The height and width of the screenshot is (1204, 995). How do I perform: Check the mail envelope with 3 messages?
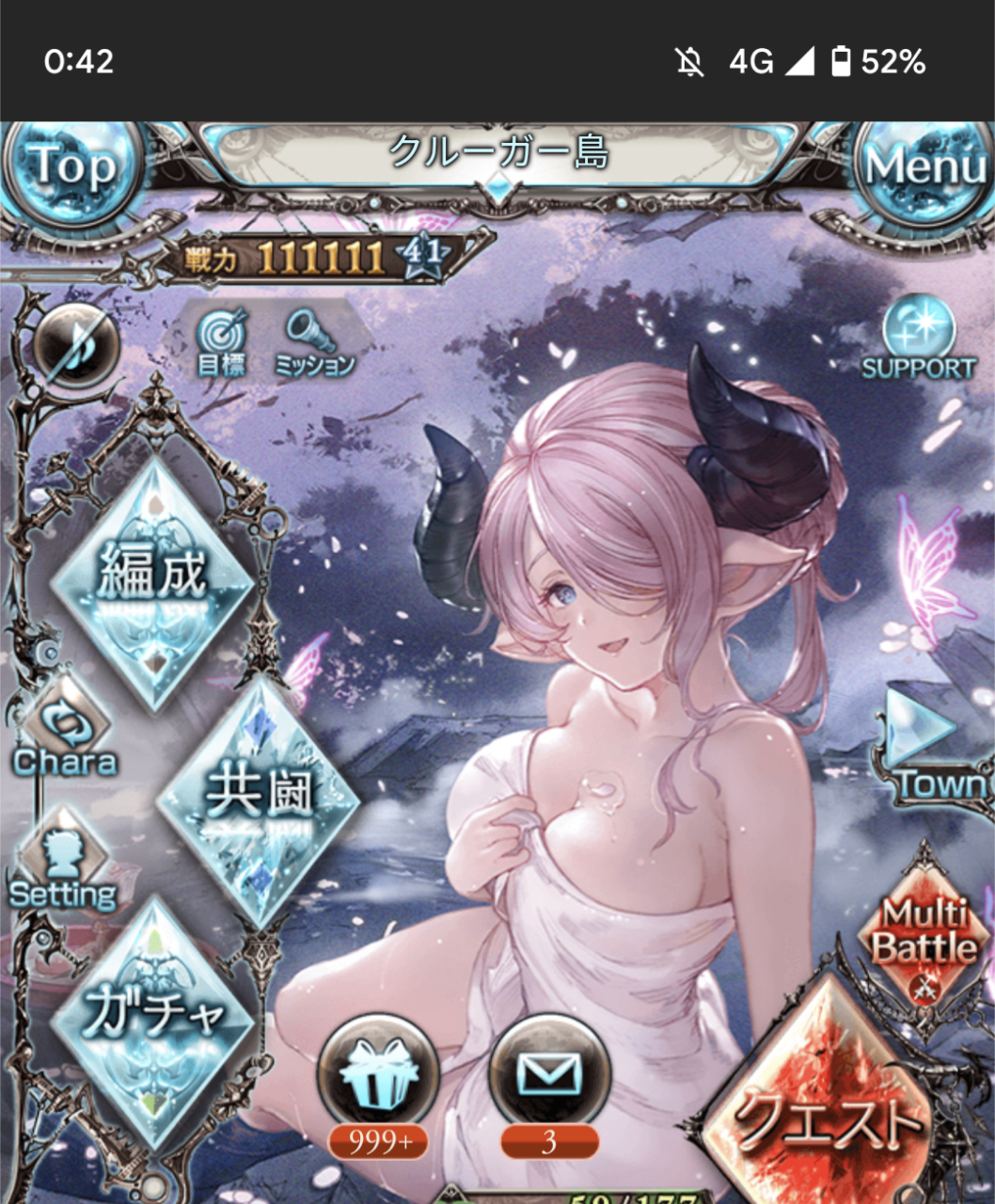point(549,1075)
